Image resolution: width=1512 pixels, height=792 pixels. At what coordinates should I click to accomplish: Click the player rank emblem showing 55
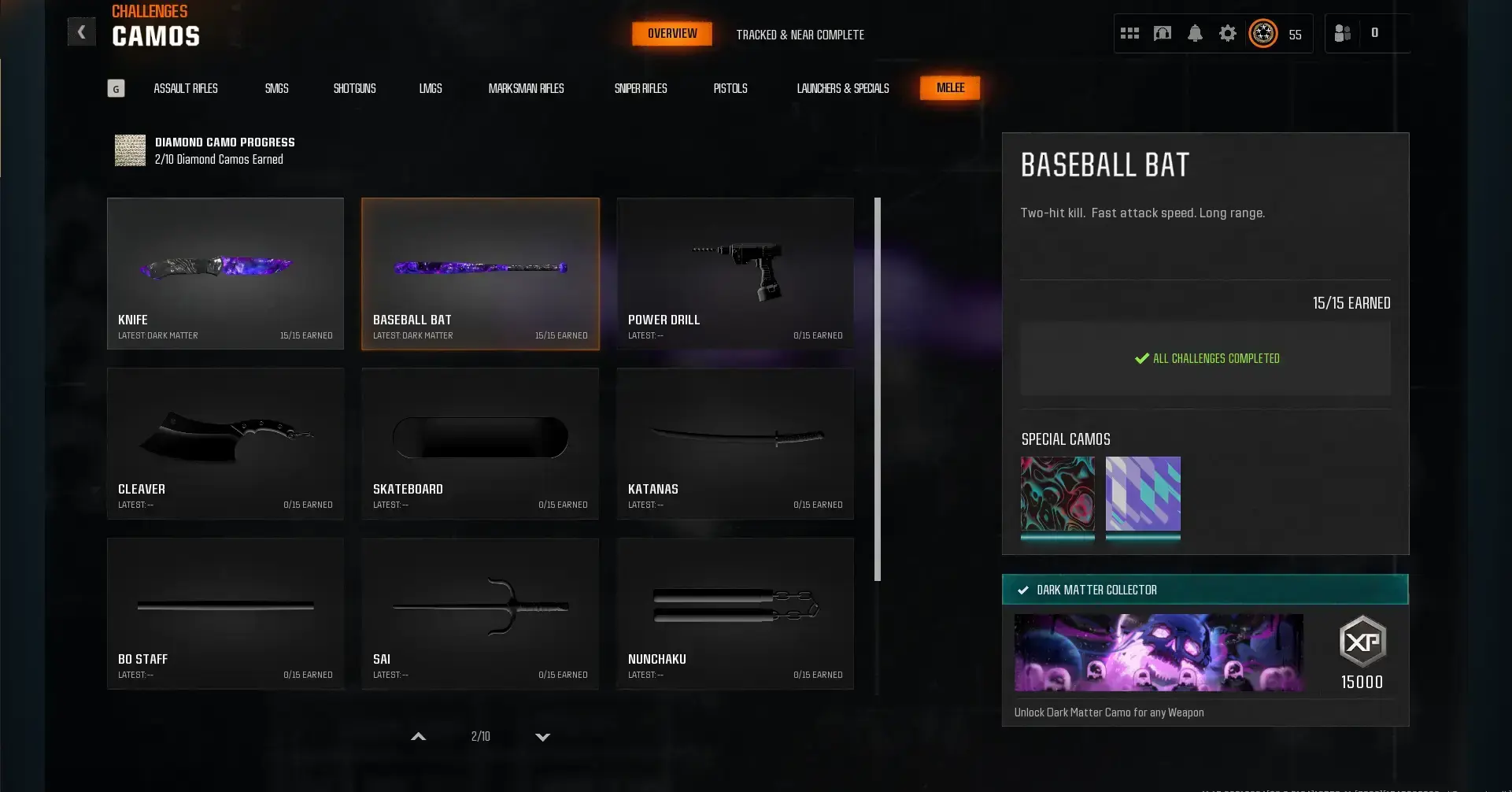click(1262, 34)
